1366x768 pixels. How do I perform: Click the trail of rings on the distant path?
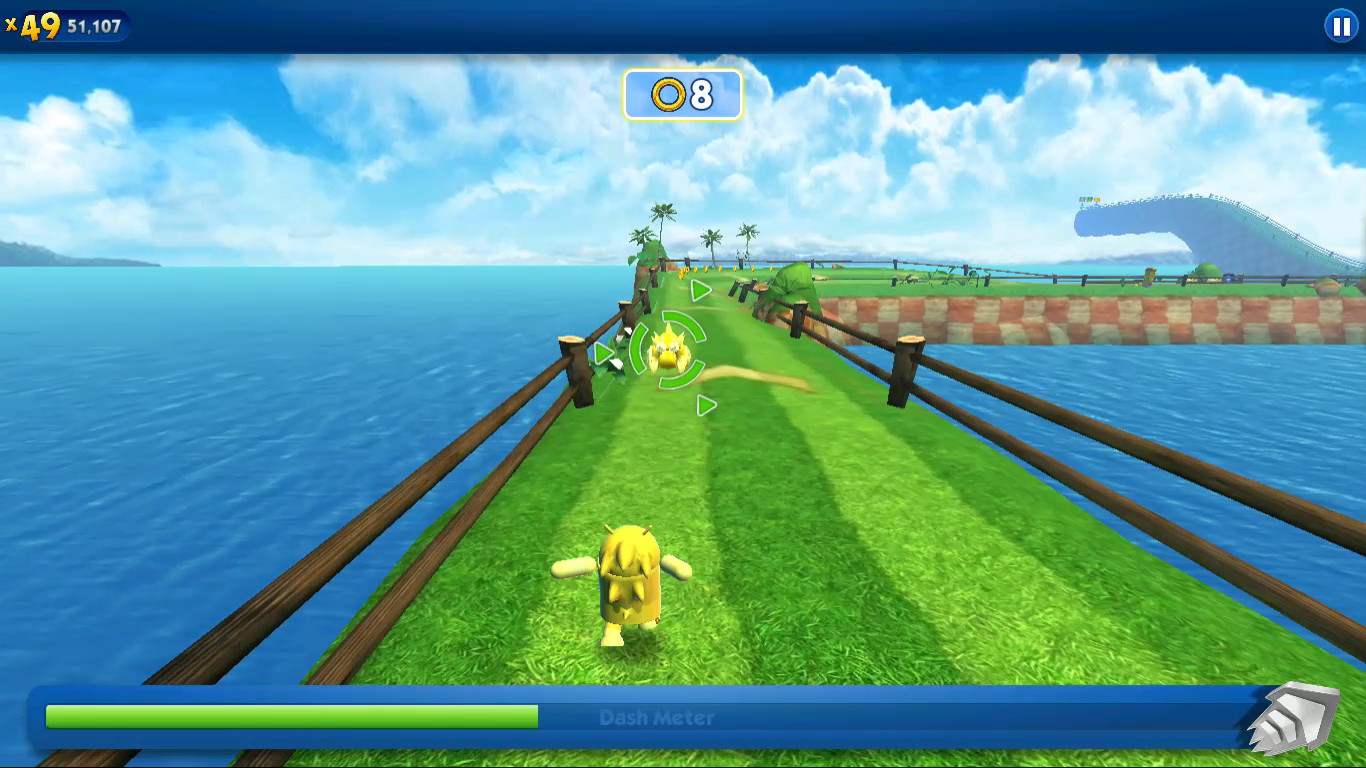(x=710, y=270)
